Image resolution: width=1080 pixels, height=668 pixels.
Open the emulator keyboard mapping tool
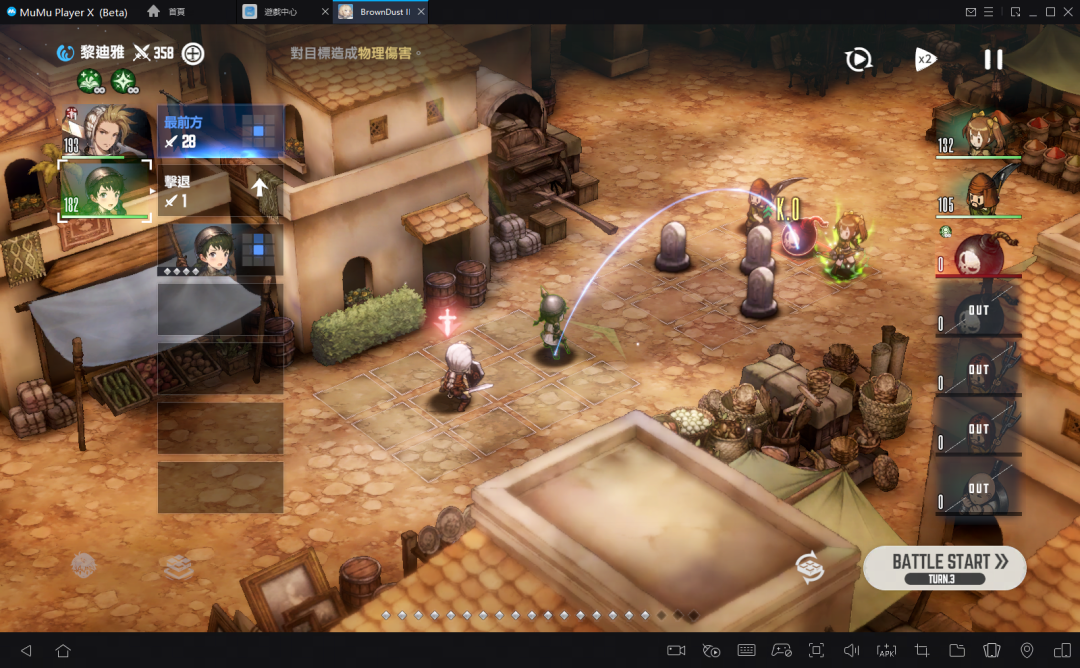coord(746,650)
